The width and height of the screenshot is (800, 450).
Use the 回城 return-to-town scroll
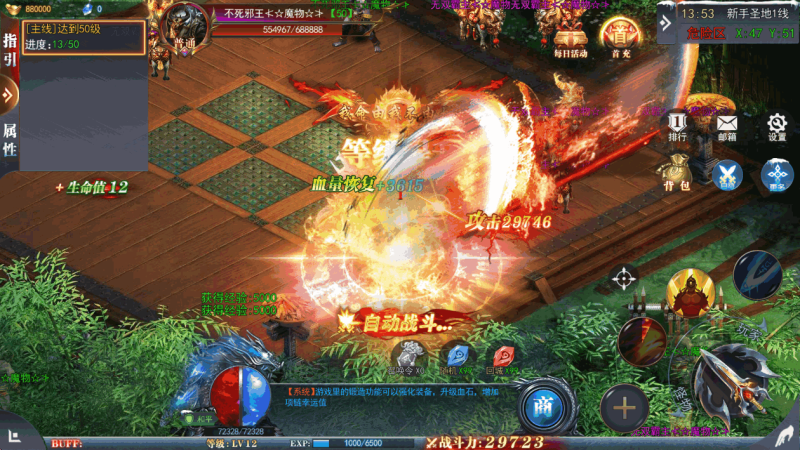click(x=504, y=357)
